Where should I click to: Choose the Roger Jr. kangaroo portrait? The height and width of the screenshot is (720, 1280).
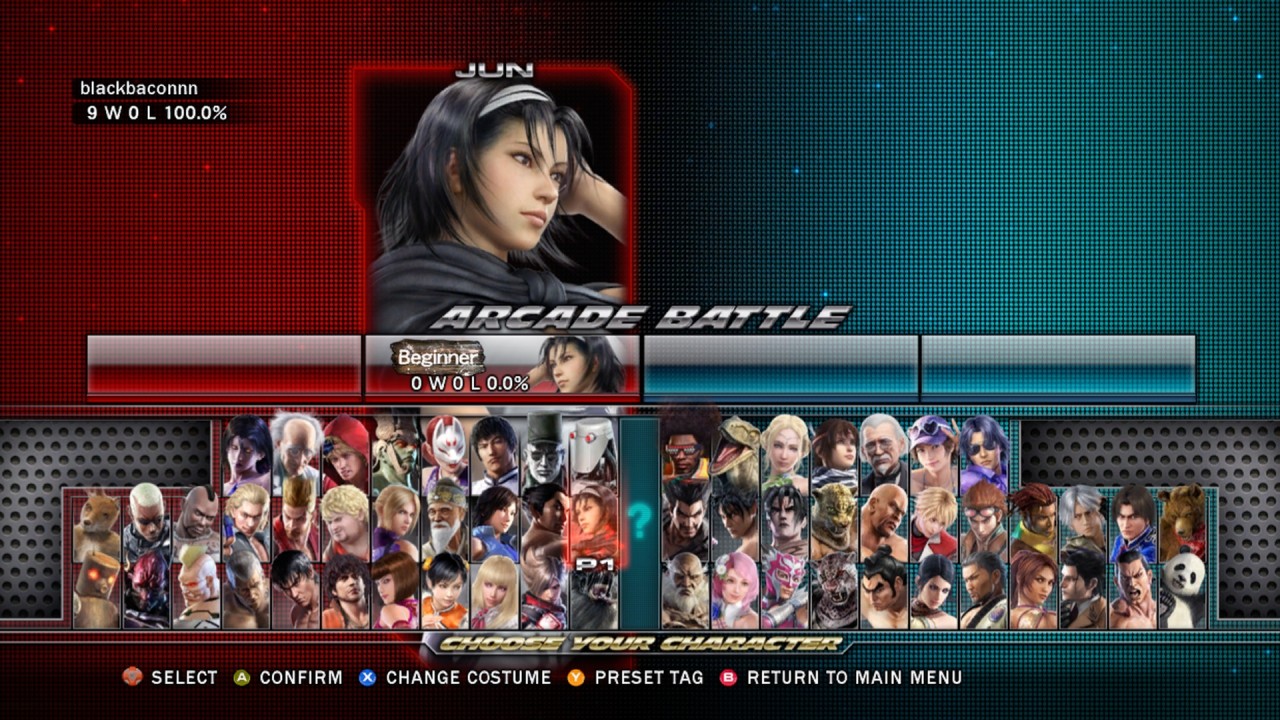point(97,520)
